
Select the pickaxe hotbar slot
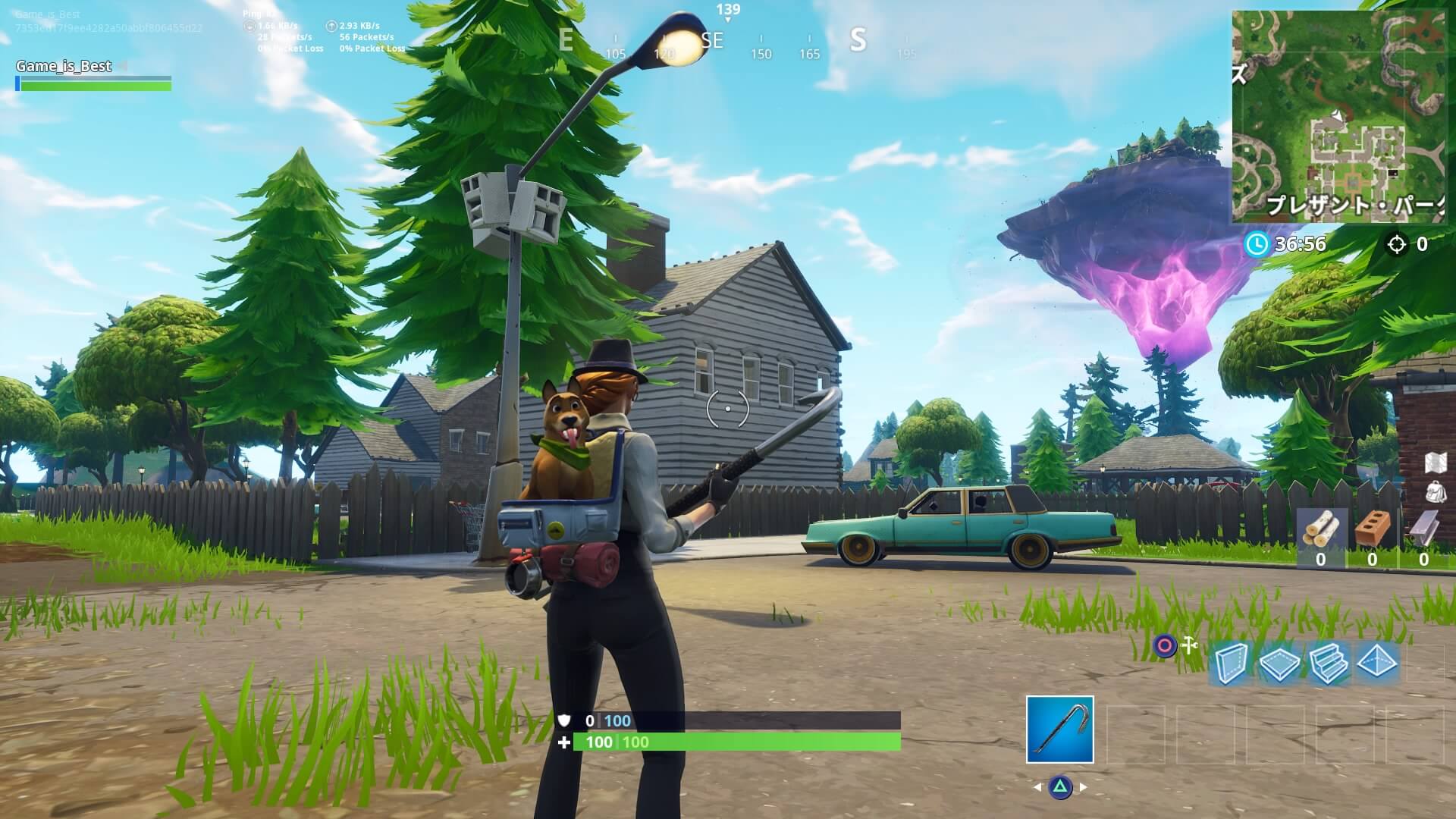[x=1059, y=729]
